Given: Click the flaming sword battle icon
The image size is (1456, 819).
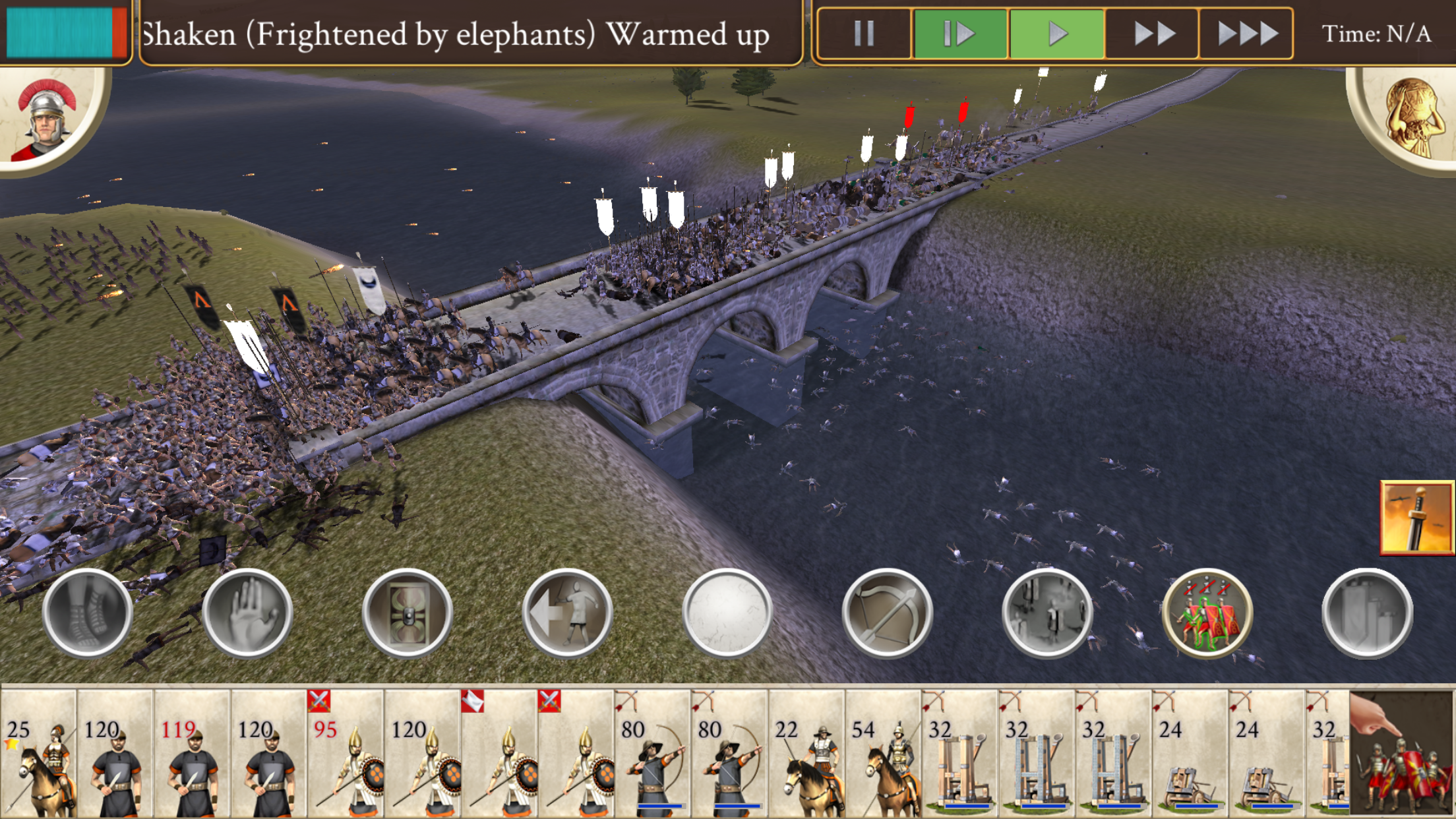Looking at the screenshot, I should (x=1416, y=517).
